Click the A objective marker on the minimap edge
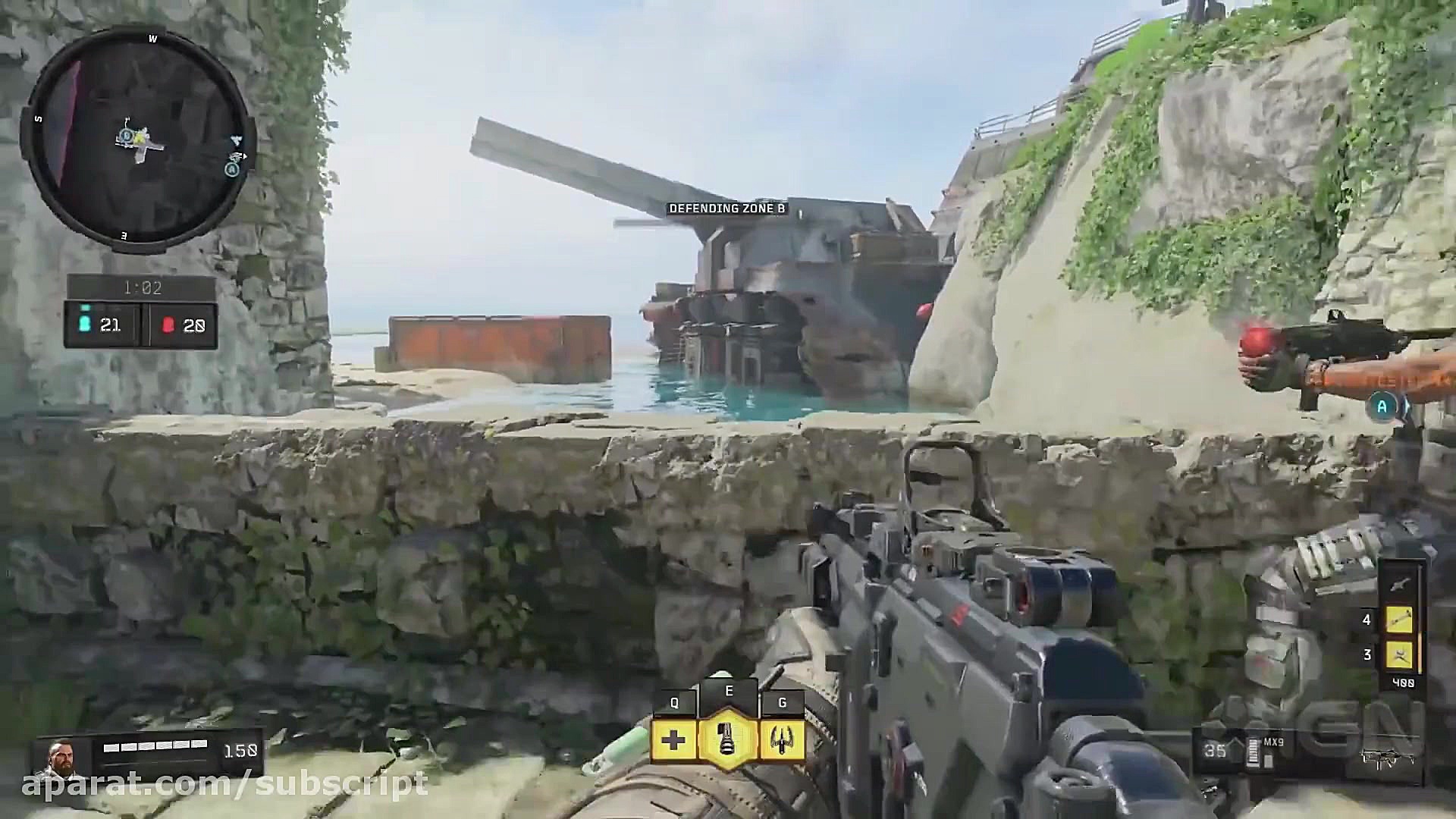 click(231, 169)
